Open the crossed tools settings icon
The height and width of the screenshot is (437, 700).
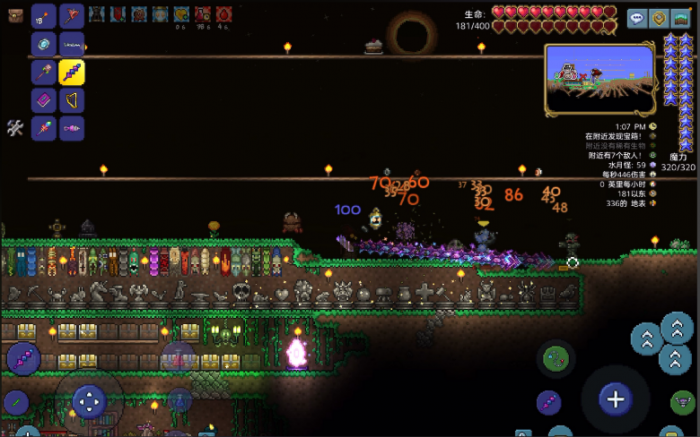click(15, 127)
